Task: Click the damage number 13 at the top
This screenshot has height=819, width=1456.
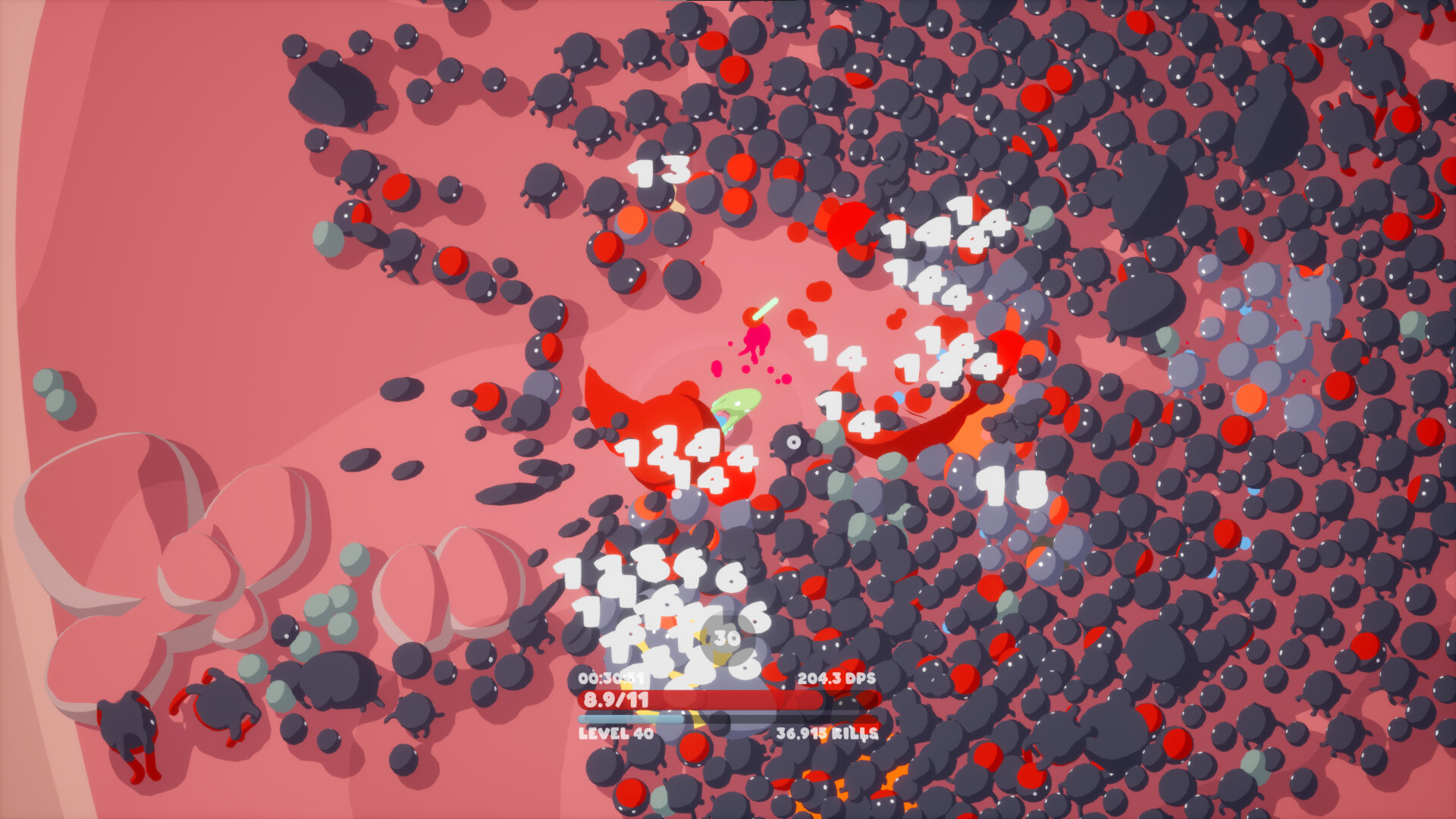Action: (658, 171)
